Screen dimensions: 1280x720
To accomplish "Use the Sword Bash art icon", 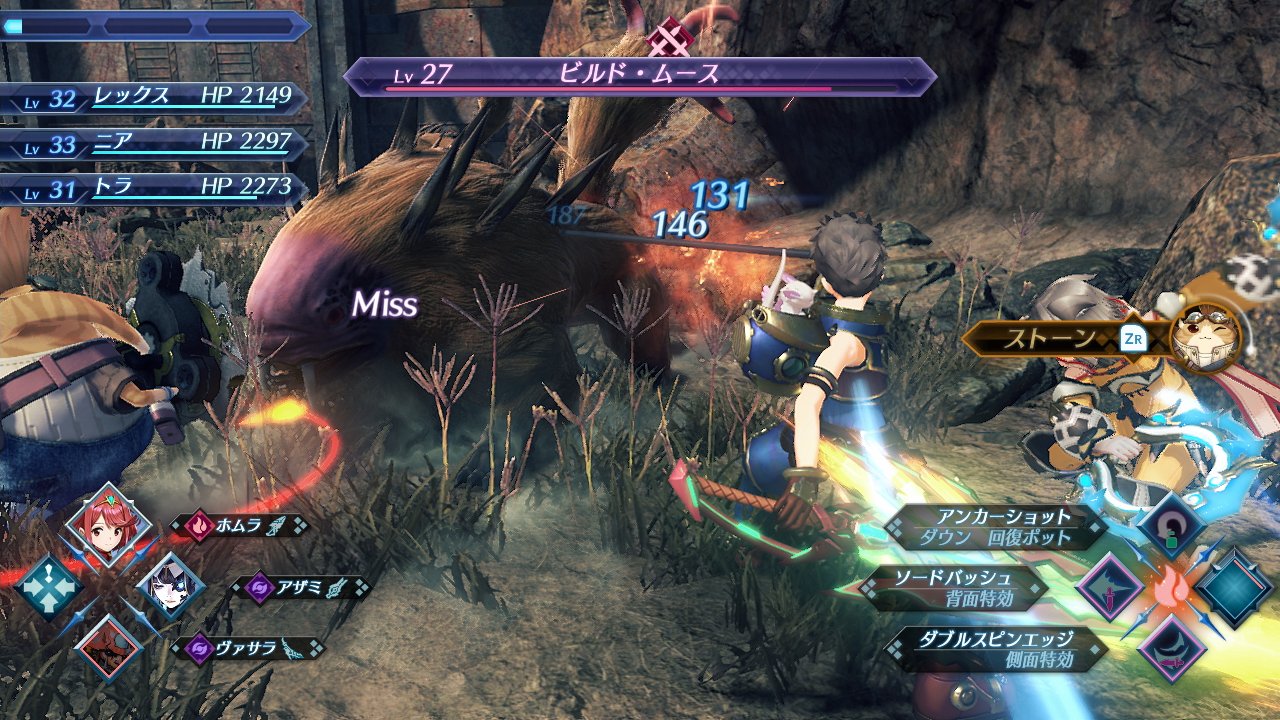I will (1109, 587).
